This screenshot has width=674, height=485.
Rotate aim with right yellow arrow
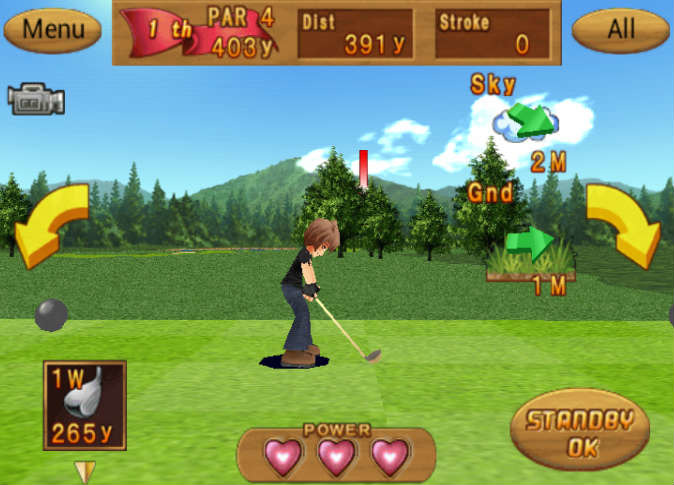coord(624,224)
